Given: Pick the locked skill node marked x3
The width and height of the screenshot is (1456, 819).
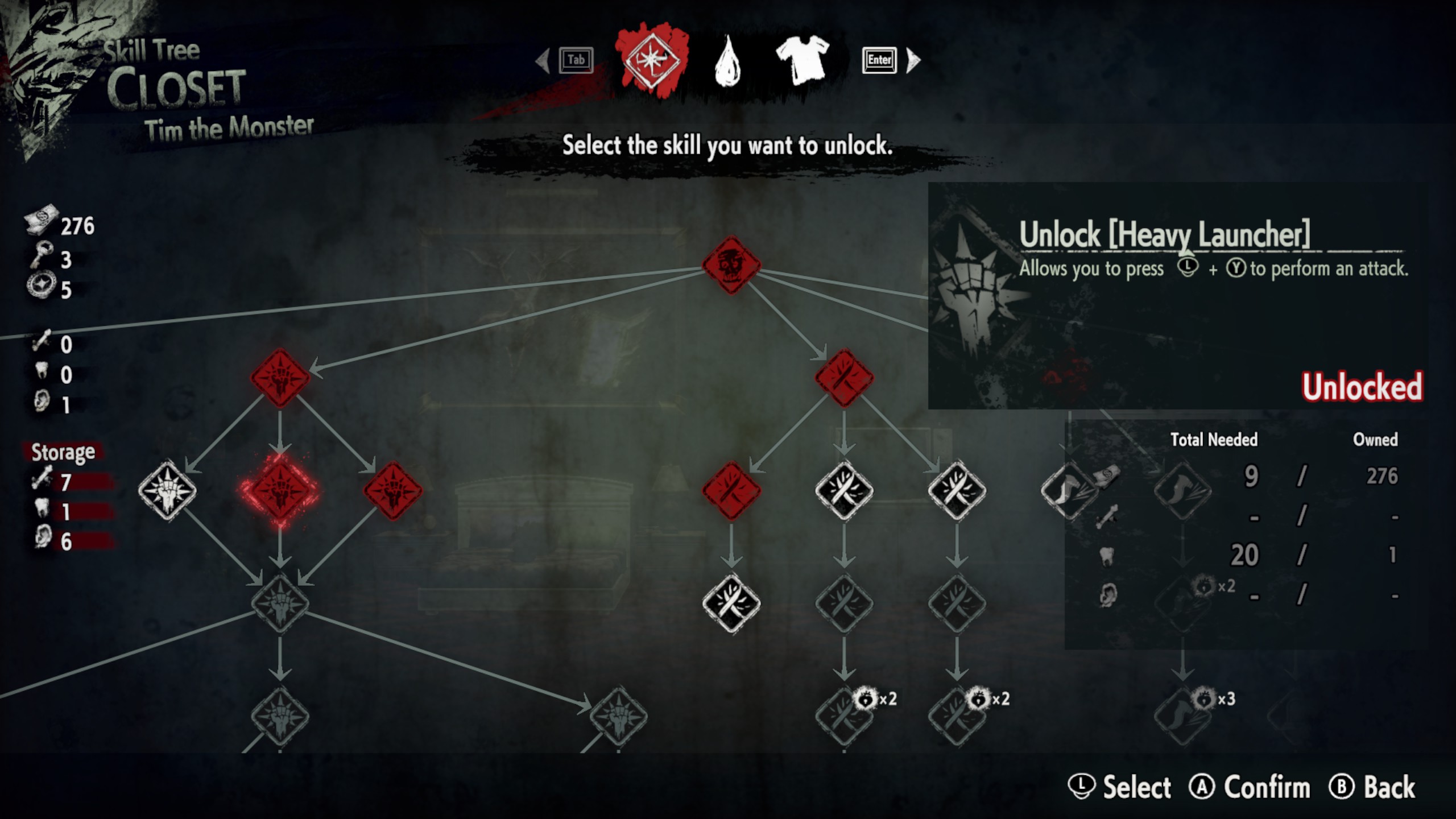Looking at the screenshot, I should [1182, 715].
